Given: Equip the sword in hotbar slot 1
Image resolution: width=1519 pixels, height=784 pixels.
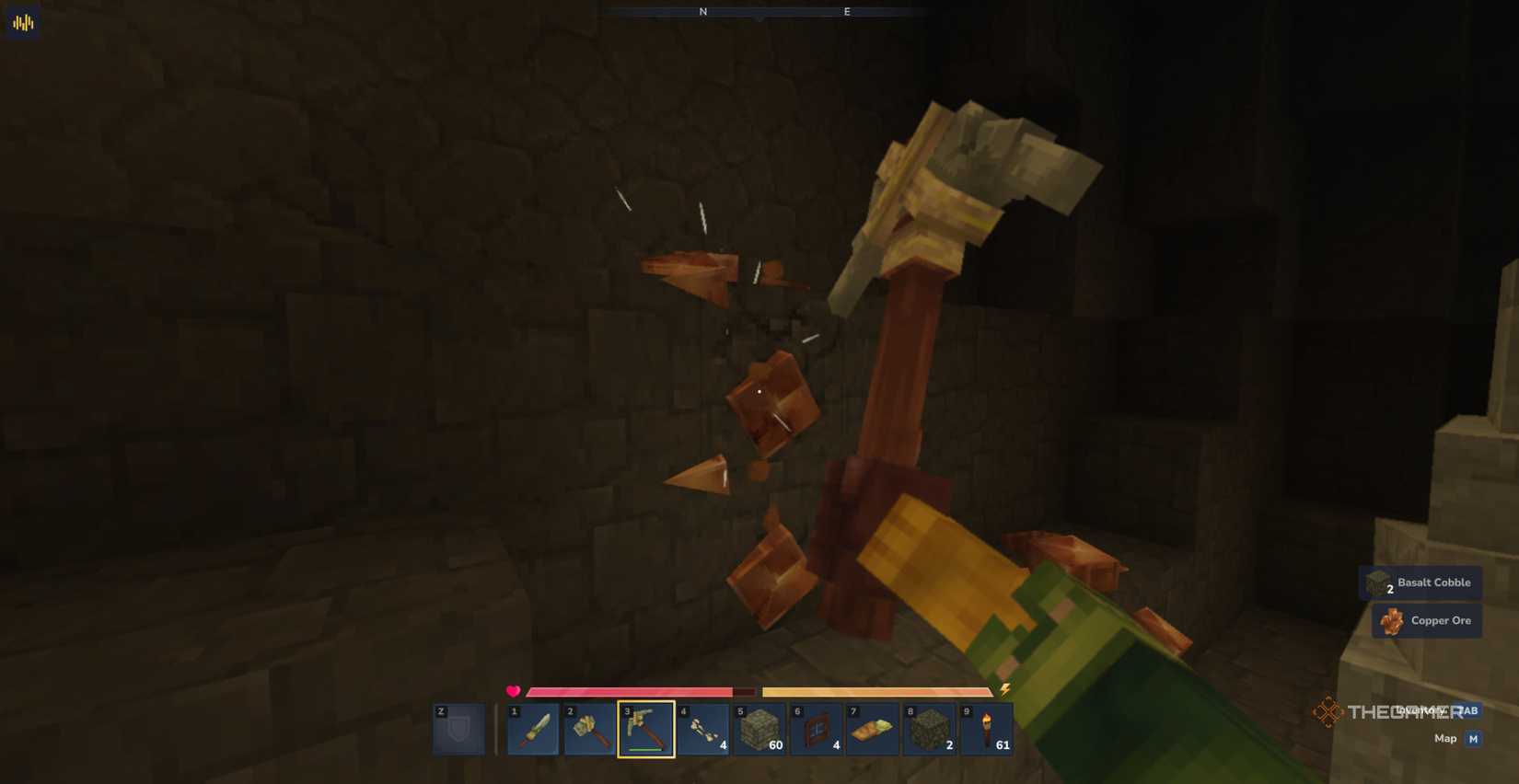Looking at the screenshot, I should pos(534,728).
